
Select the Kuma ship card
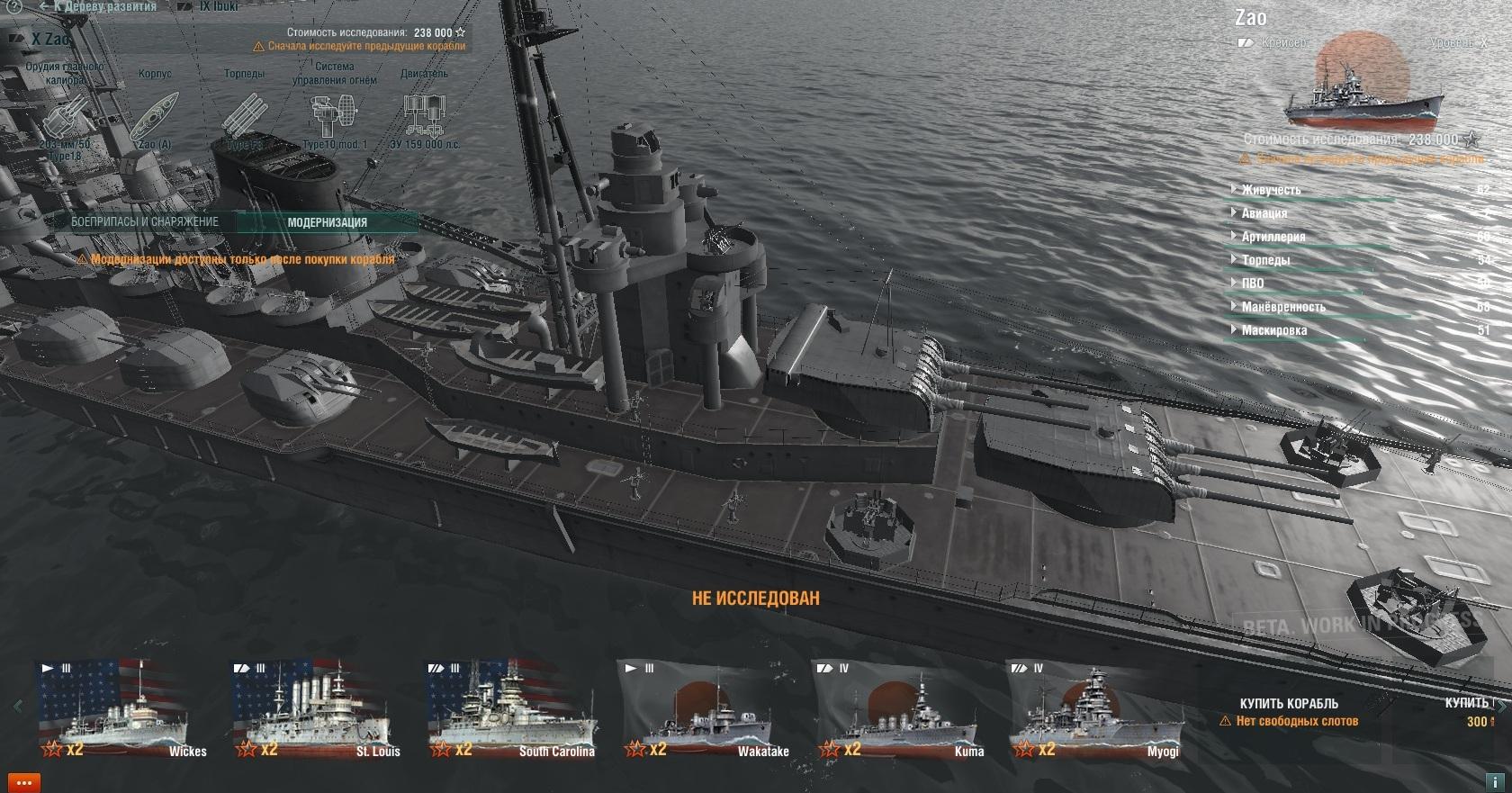(x=899, y=711)
